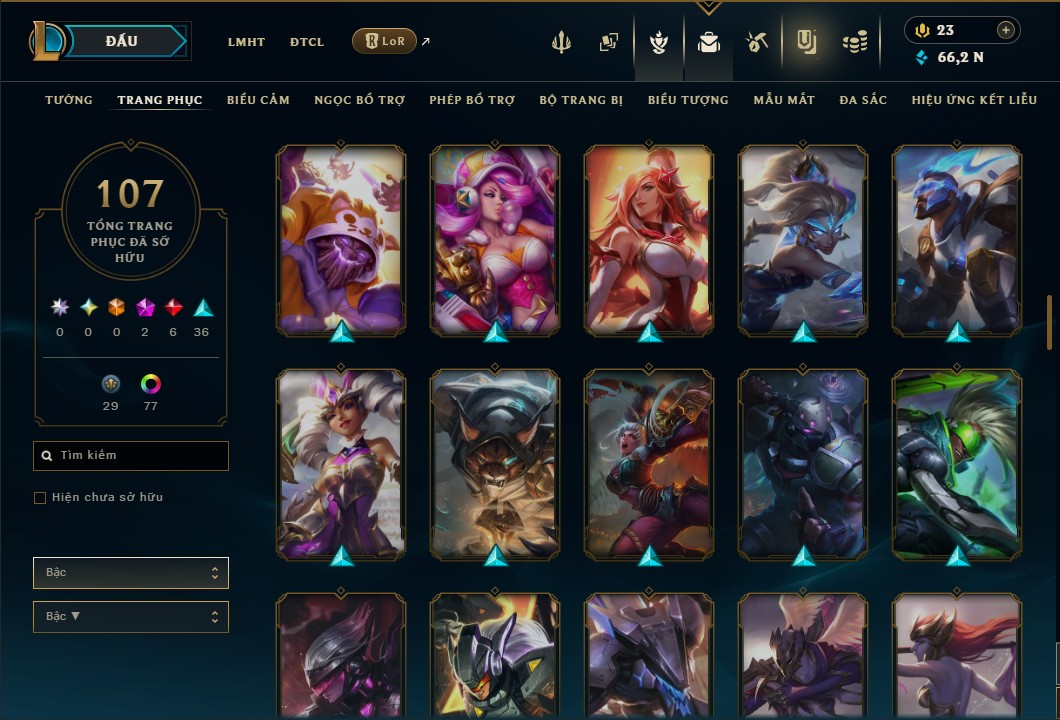Toggle the Hiện chưa sở hữu checkbox
This screenshot has height=720, width=1060.
click(40, 498)
